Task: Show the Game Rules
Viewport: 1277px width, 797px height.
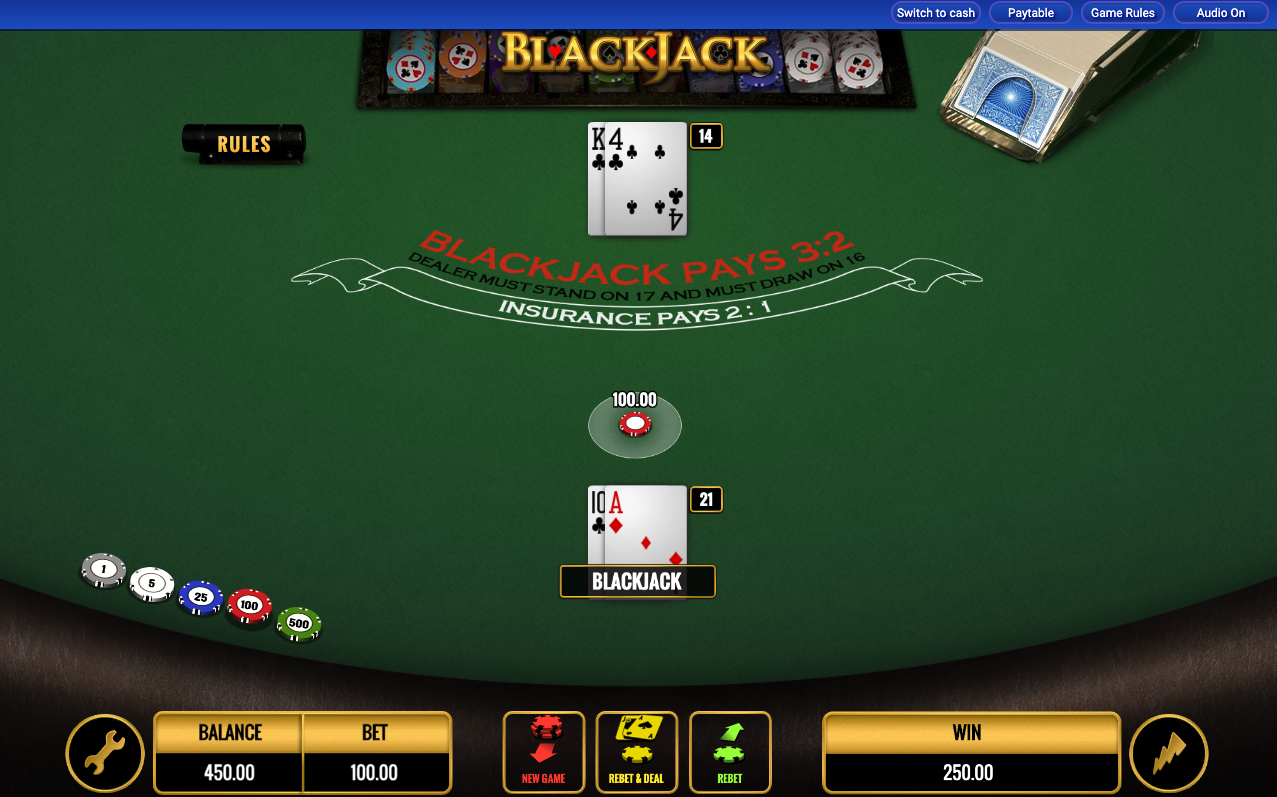Action: tap(1122, 13)
